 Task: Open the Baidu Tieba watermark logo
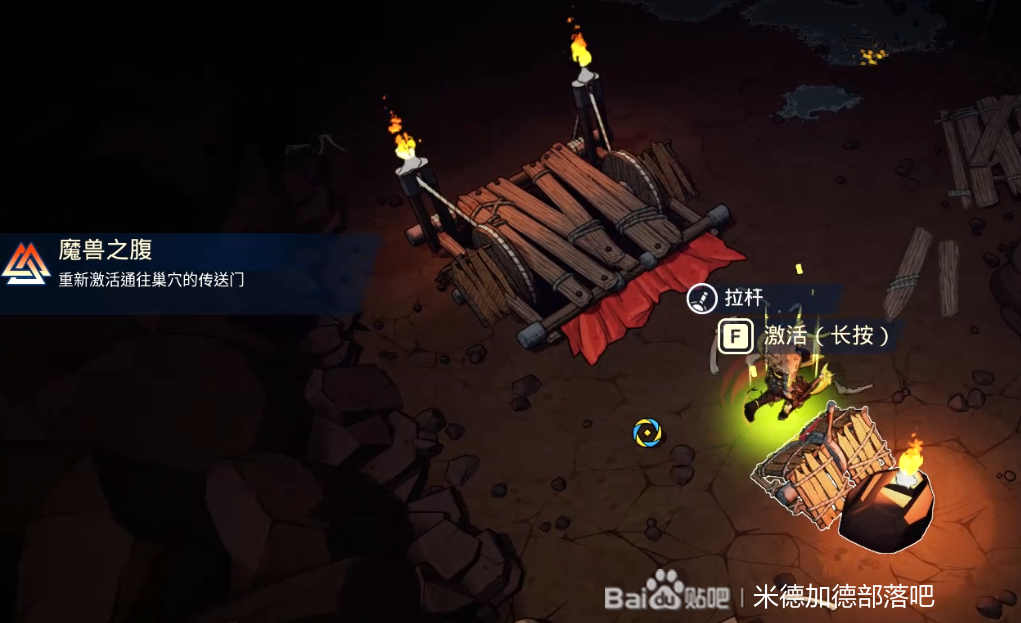666,595
